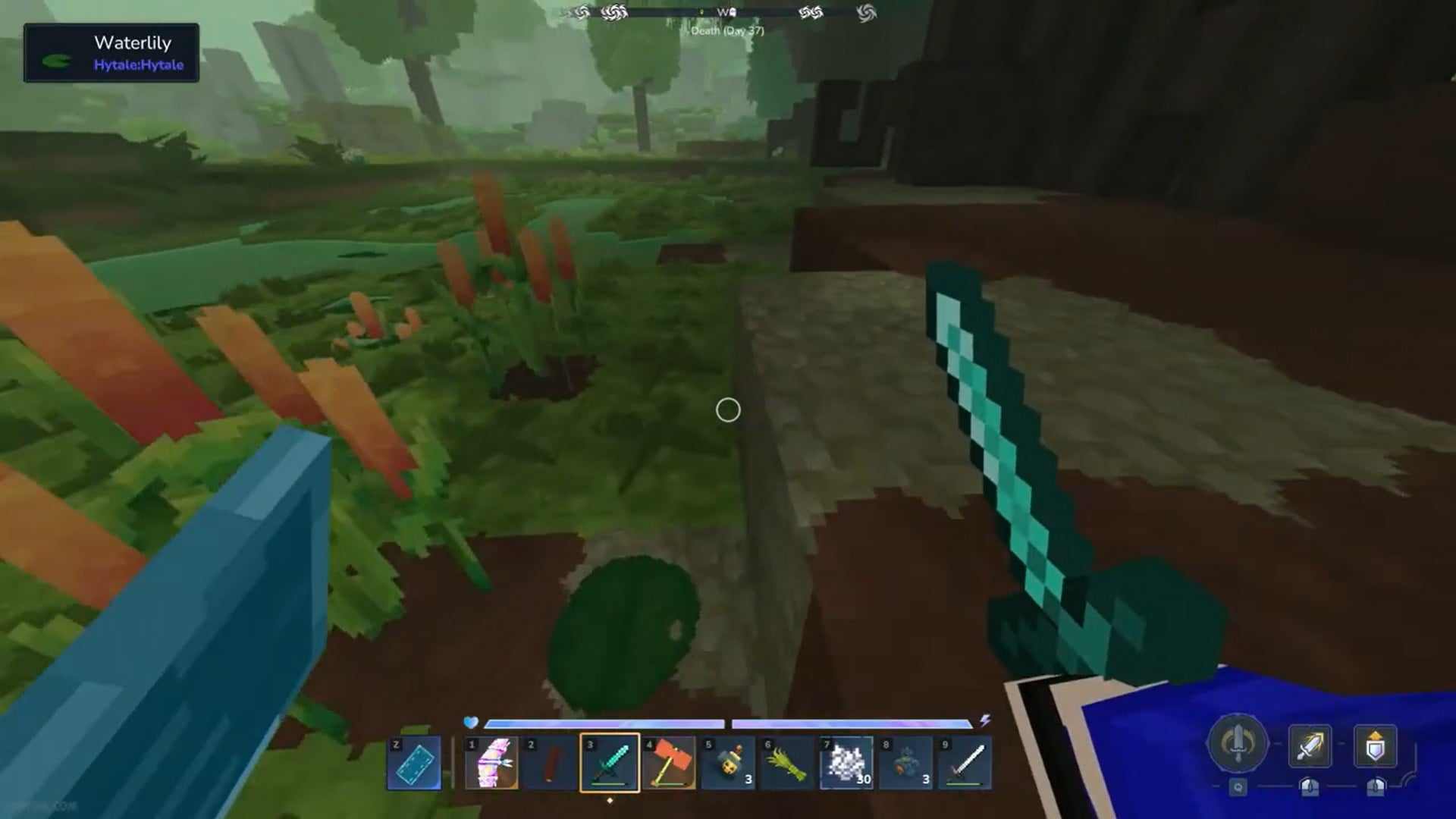Image resolution: width=1456 pixels, height=819 pixels.
Task: Toggle the Q hotkey badge under the class emblem
Action: [1238, 787]
